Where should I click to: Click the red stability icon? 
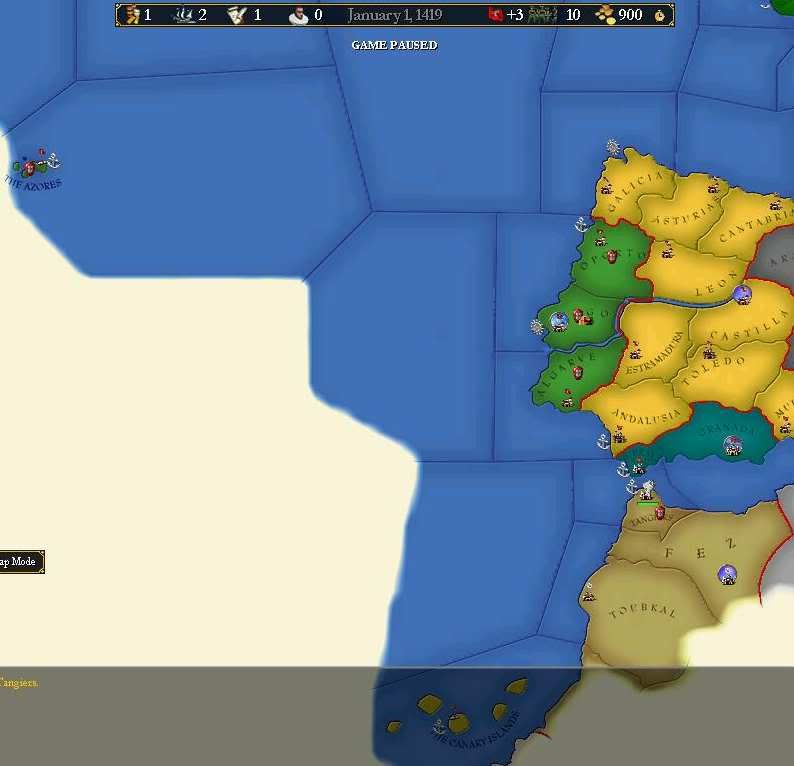tap(495, 15)
